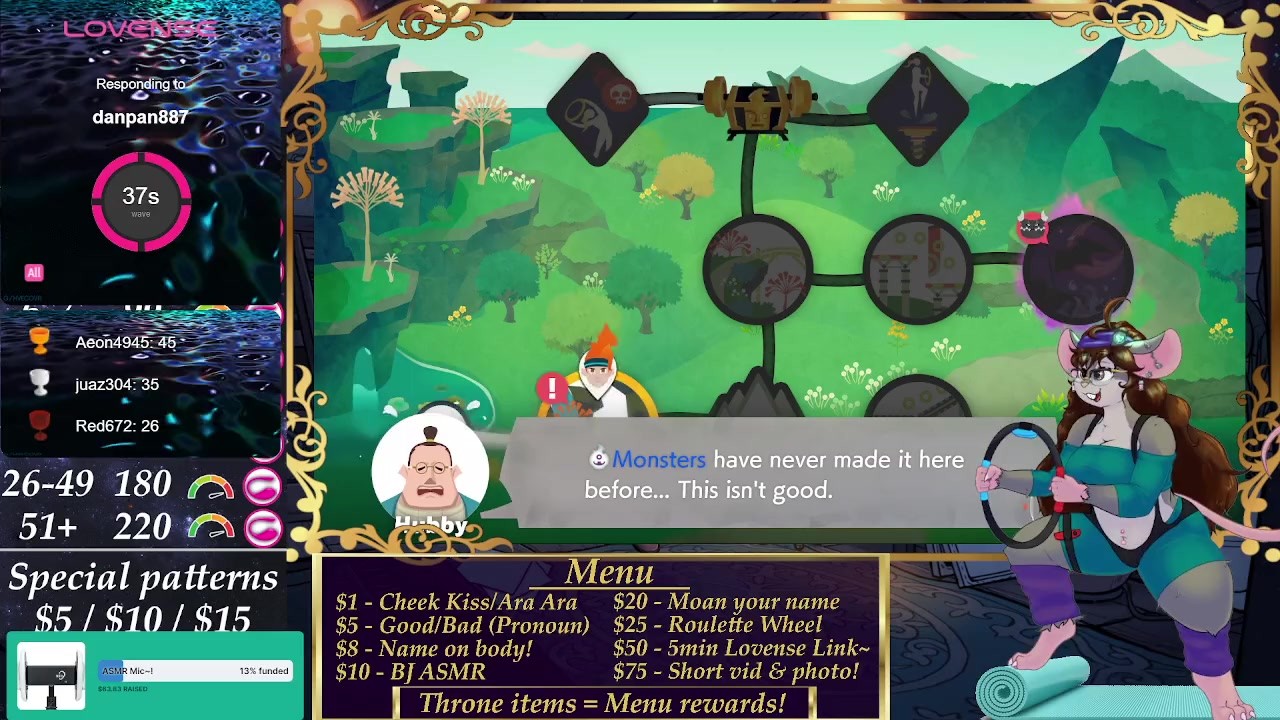The image size is (1280, 720).
Task: Click the pink All tab in the overlay
Action: click(x=34, y=272)
